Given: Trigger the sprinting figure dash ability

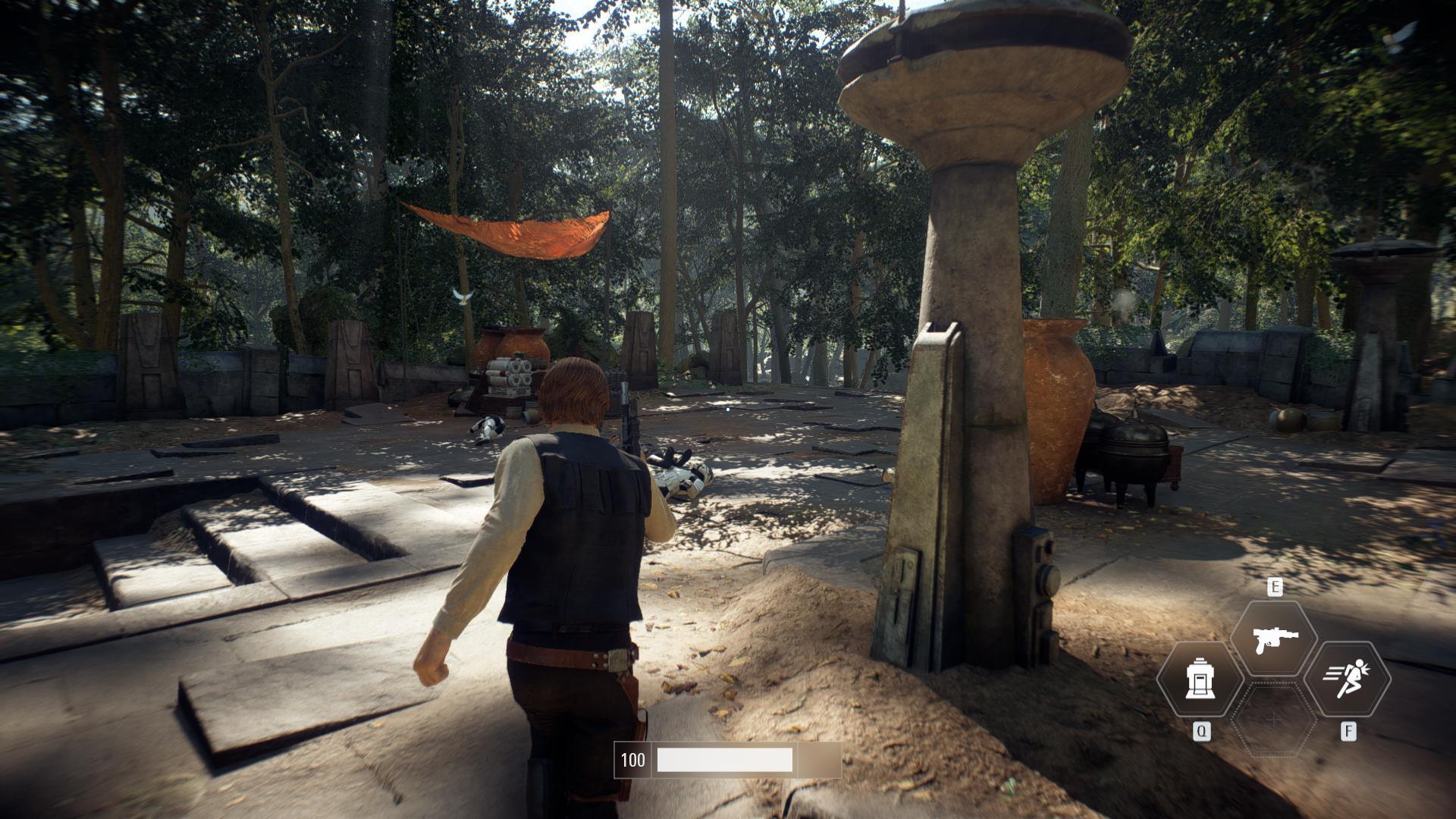Looking at the screenshot, I should click(x=1347, y=678).
